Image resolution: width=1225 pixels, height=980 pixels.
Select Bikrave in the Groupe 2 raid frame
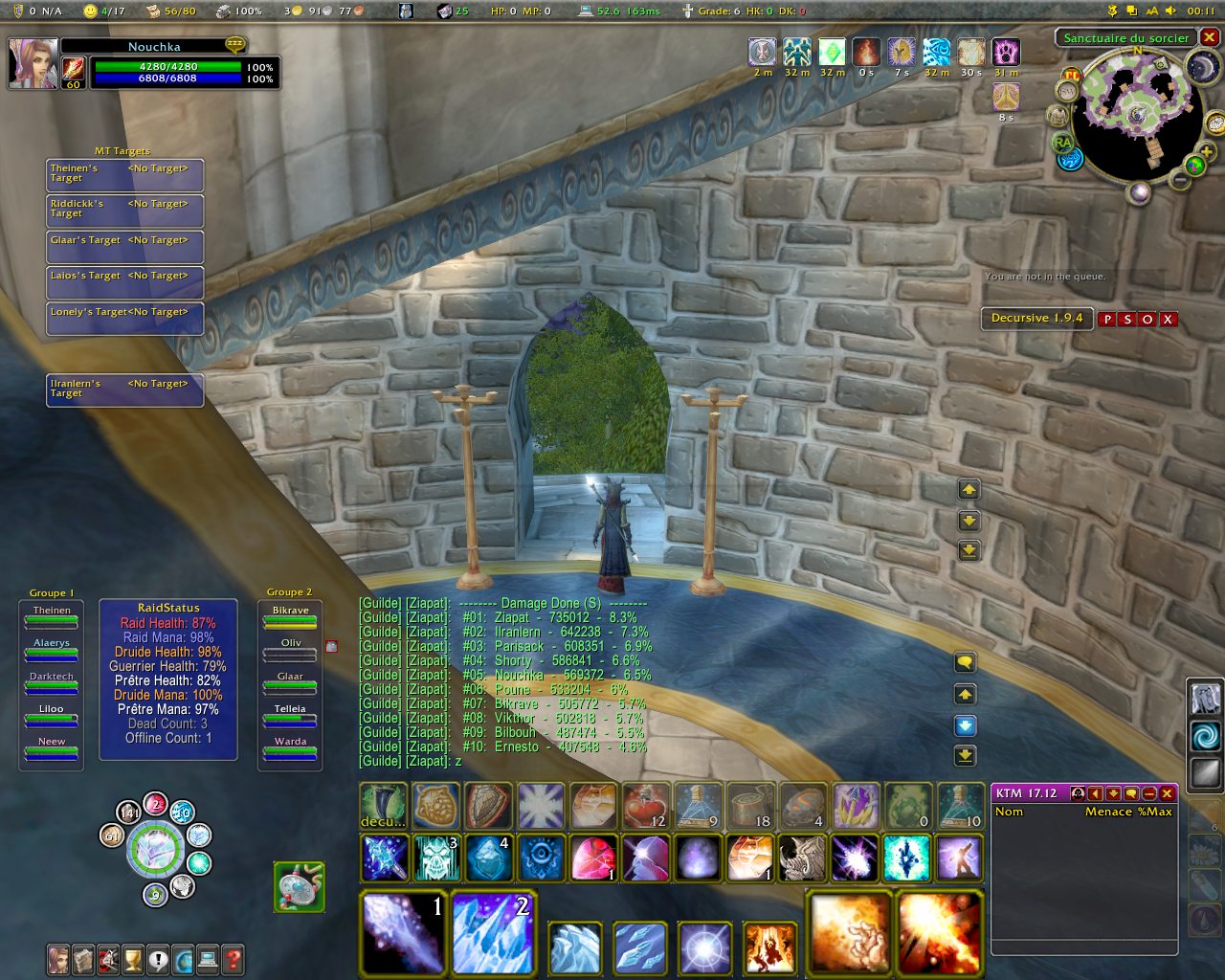pos(290,616)
